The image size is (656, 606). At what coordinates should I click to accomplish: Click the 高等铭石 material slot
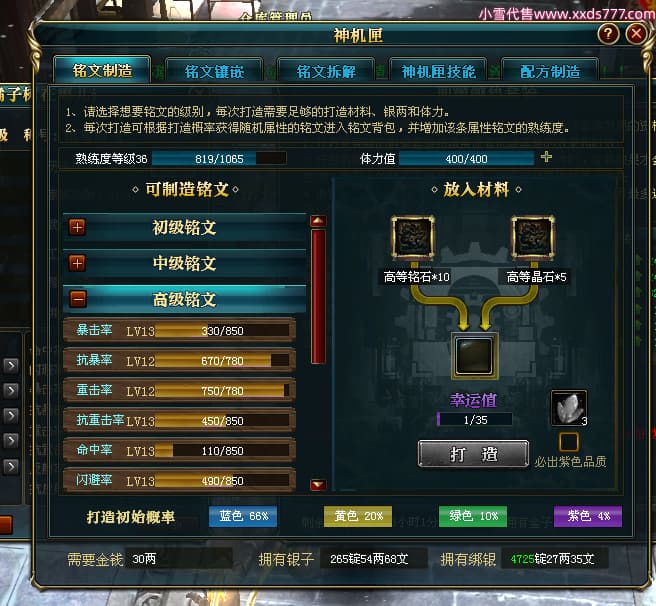(x=412, y=238)
